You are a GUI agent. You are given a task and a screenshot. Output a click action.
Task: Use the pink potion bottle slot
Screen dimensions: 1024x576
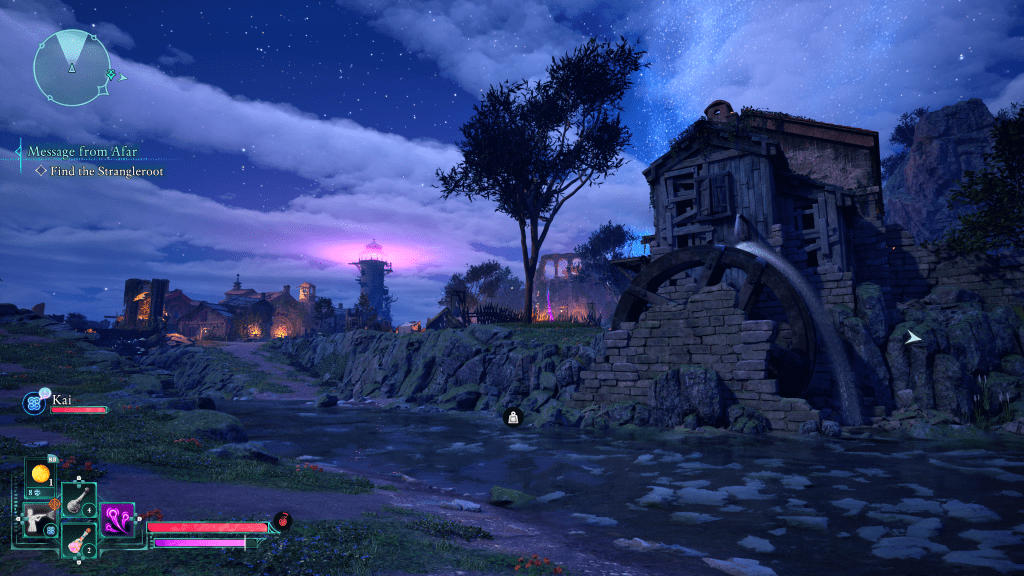(79, 541)
